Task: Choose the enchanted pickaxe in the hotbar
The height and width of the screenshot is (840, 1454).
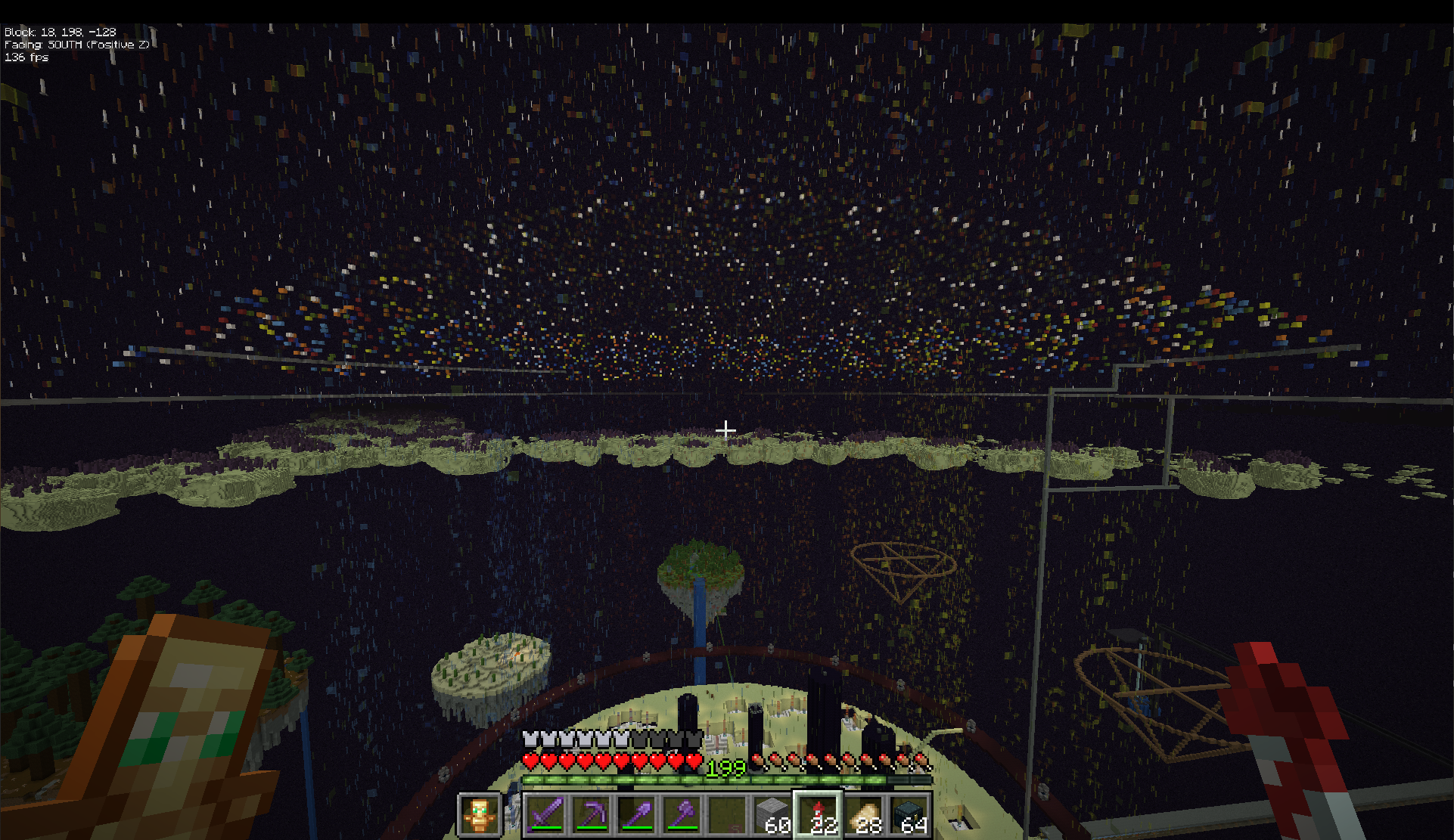Action: click(x=592, y=815)
